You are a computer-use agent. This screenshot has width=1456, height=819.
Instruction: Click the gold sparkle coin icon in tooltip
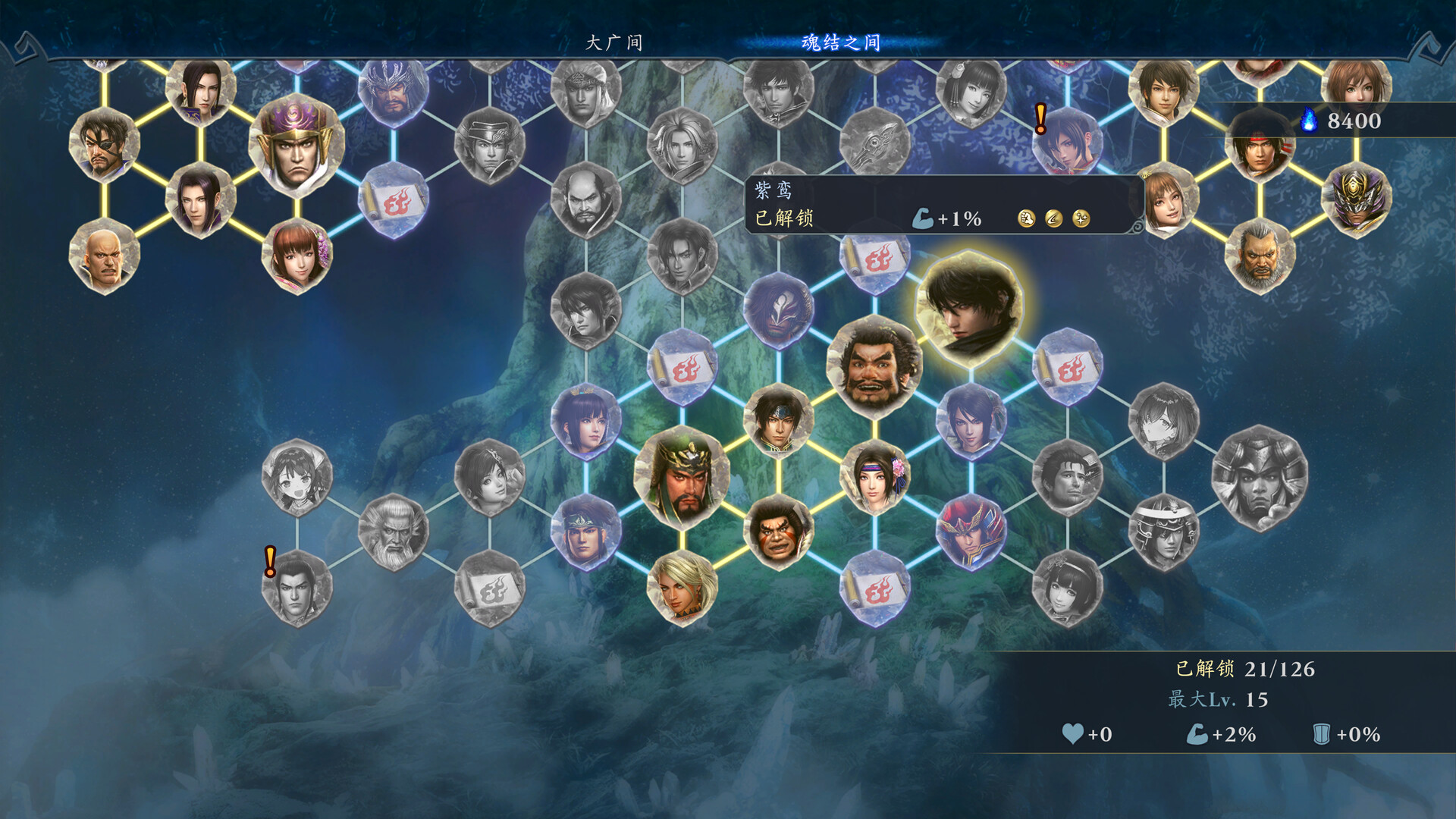pyautogui.click(x=1083, y=218)
